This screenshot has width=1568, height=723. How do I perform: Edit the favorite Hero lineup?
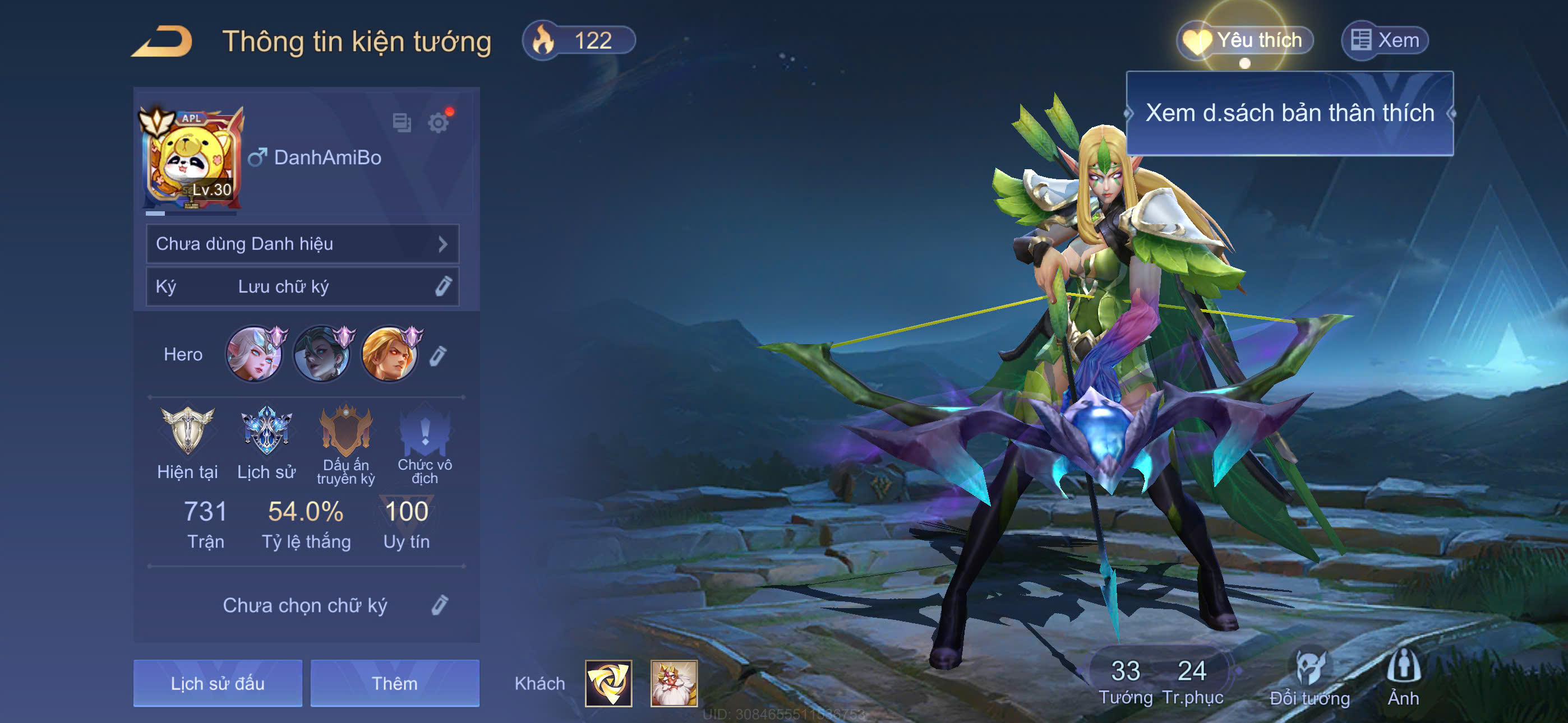pos(437,355)
